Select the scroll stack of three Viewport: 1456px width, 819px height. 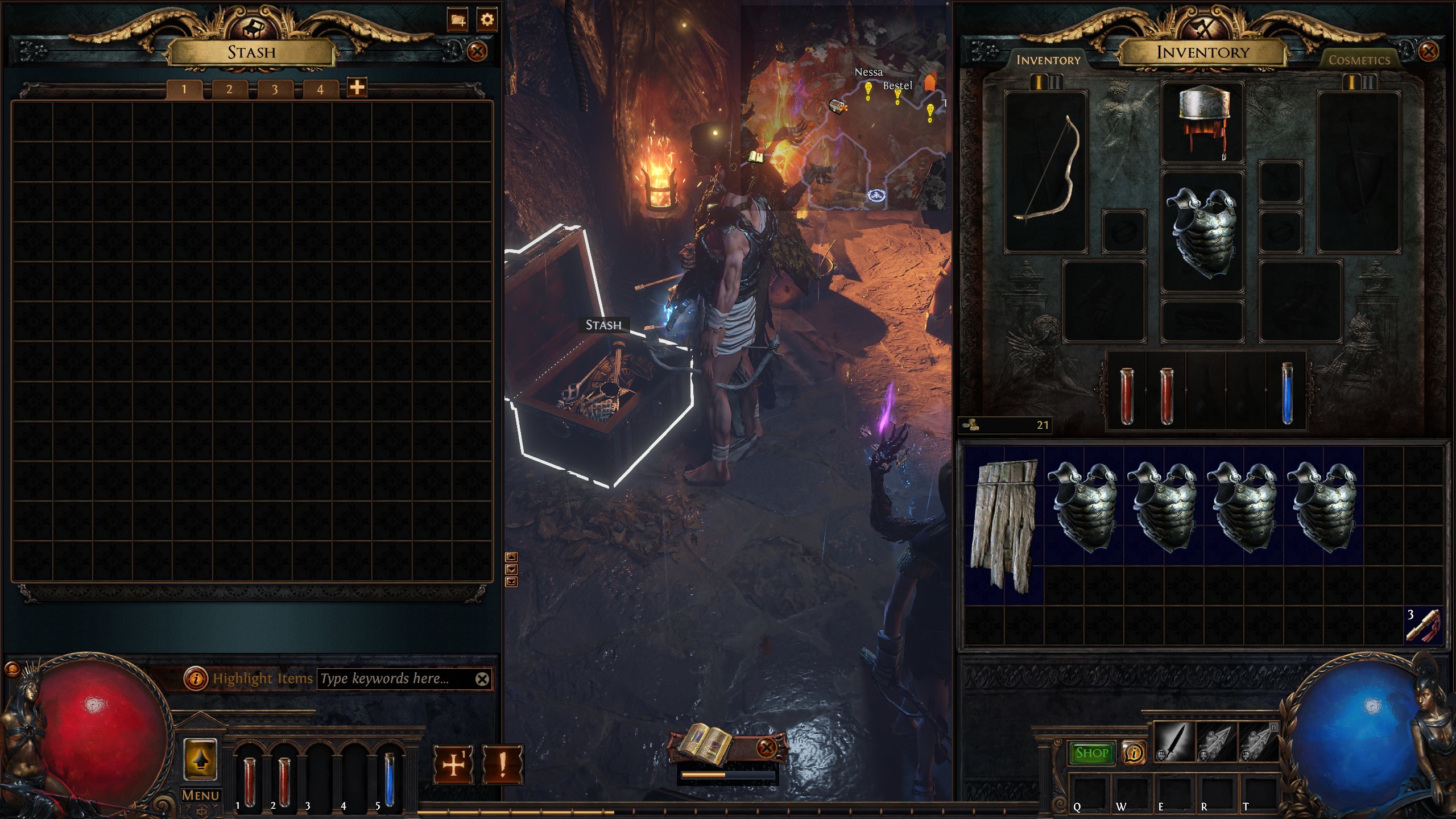coord(1424,624)
